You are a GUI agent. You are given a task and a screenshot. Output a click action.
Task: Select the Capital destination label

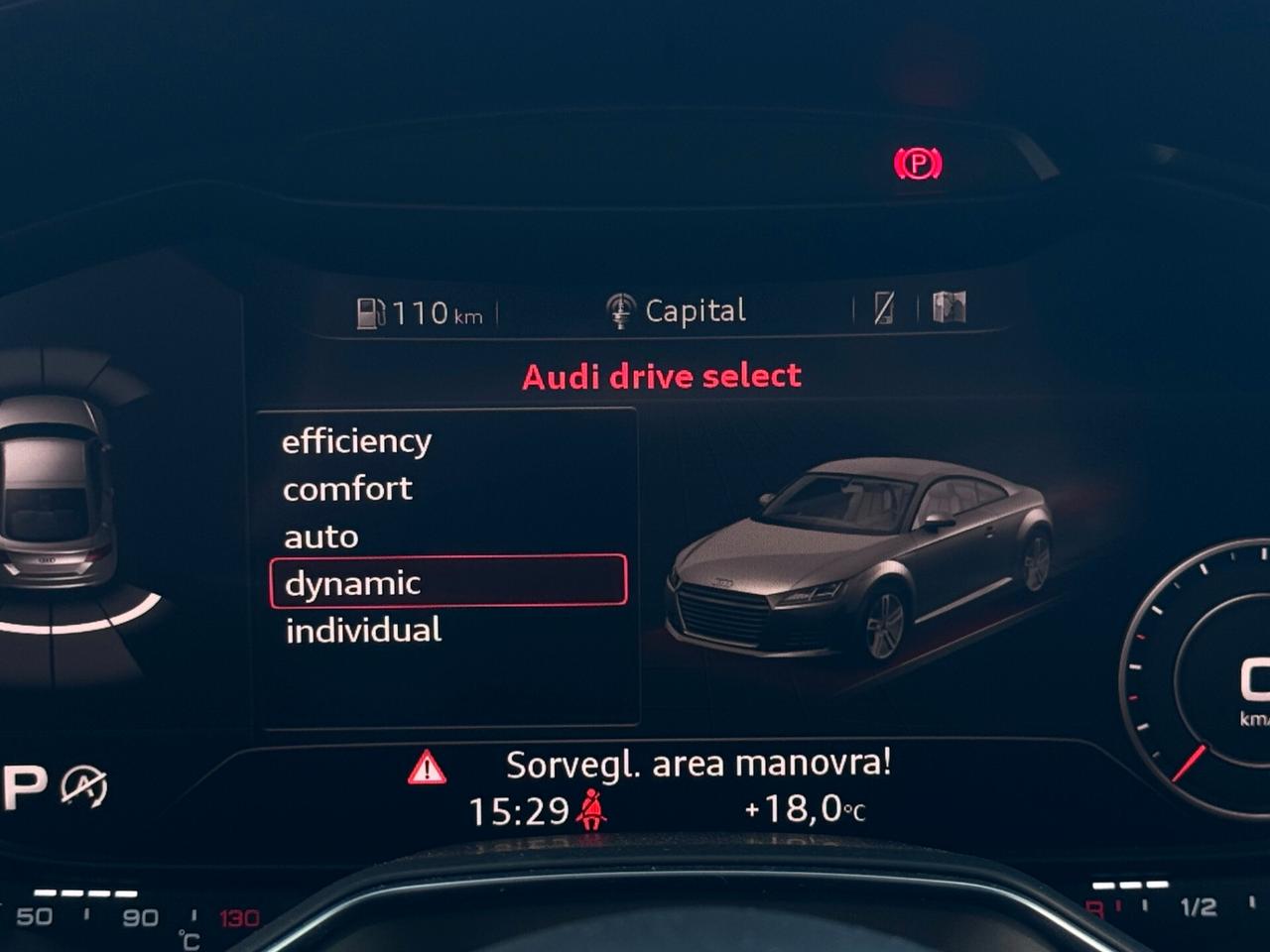coord(695,308)
